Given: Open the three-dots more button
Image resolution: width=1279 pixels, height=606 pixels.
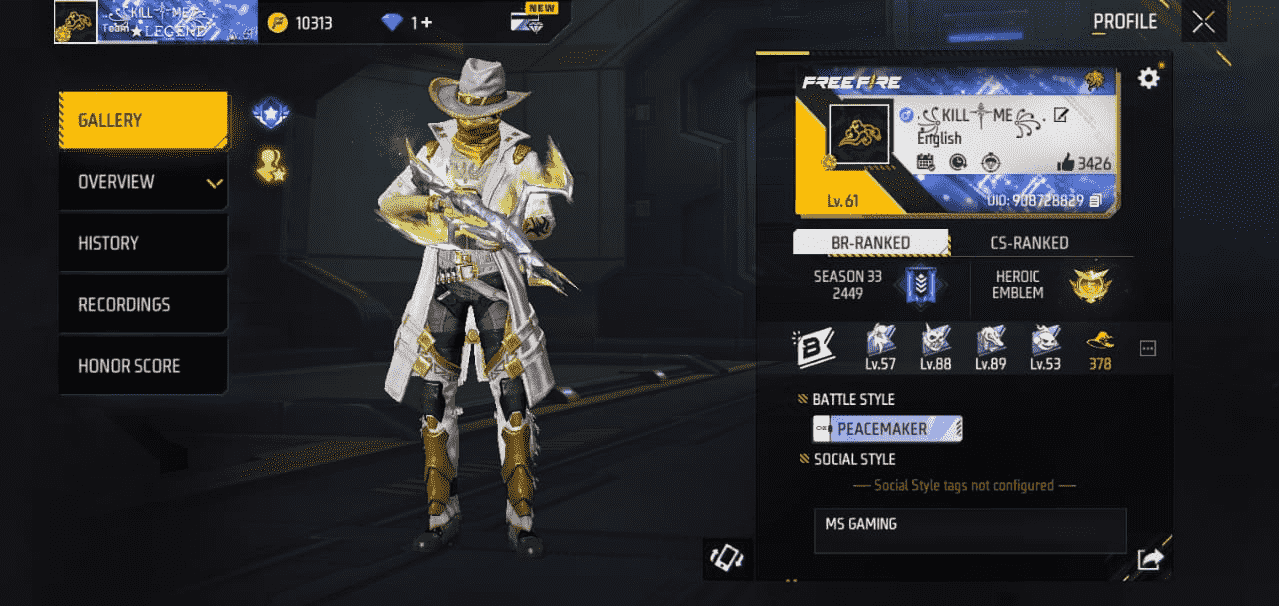Looking at the screenshot, I should (x=1148, y=348).
